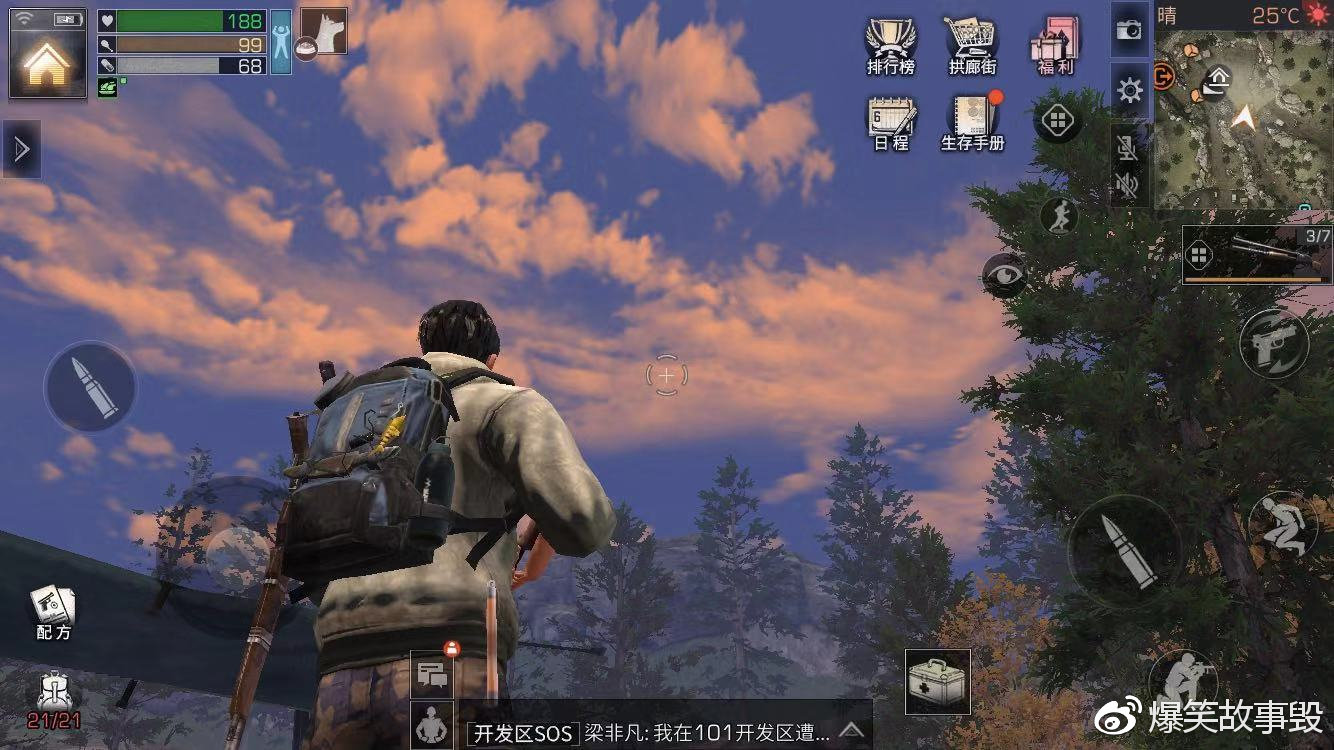
Task: Unmute the microphone
Action: coord(1129,150)
